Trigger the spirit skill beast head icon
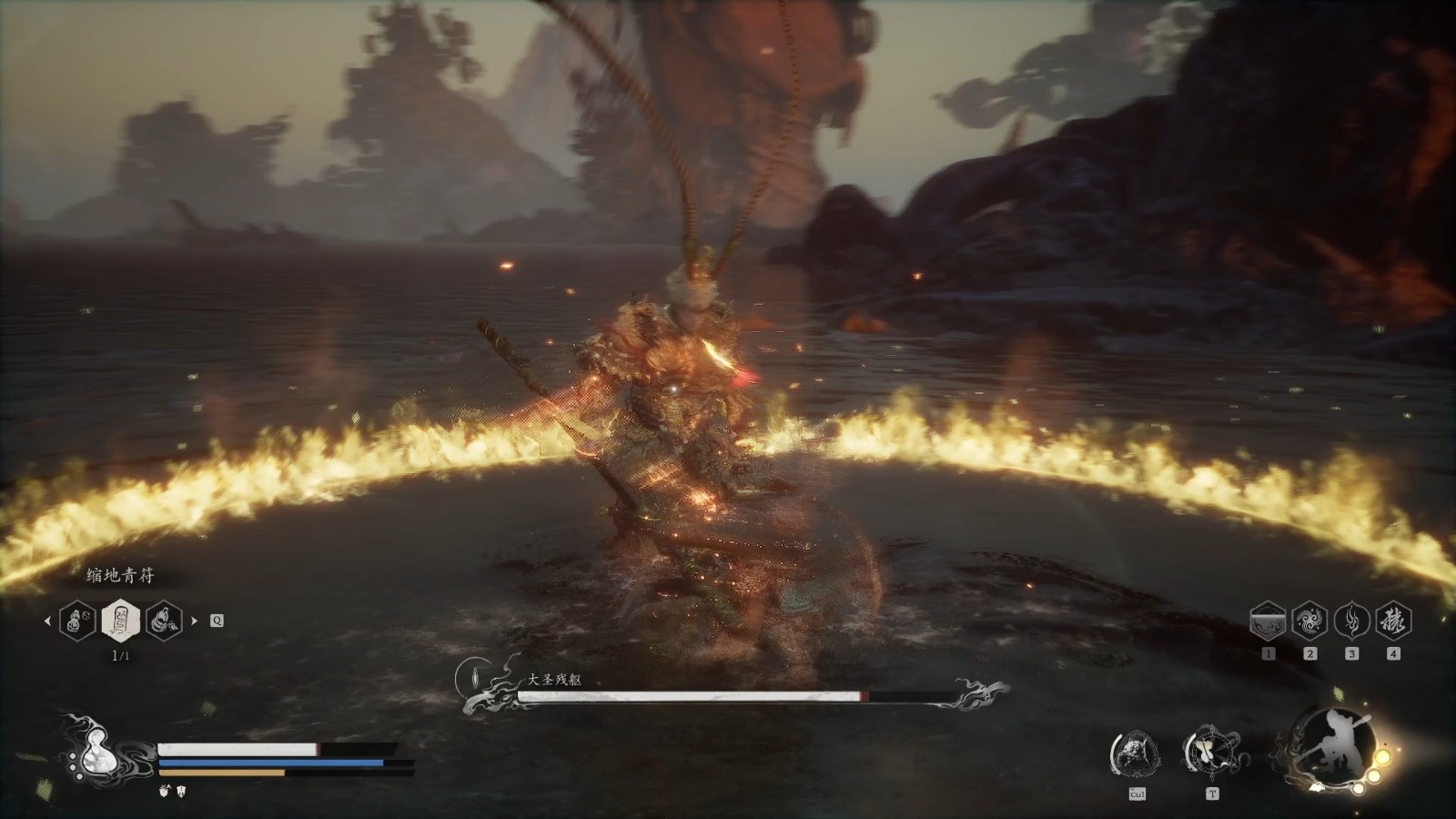The height and width of the screenshot is (819, 1456). coord(1136,754)
